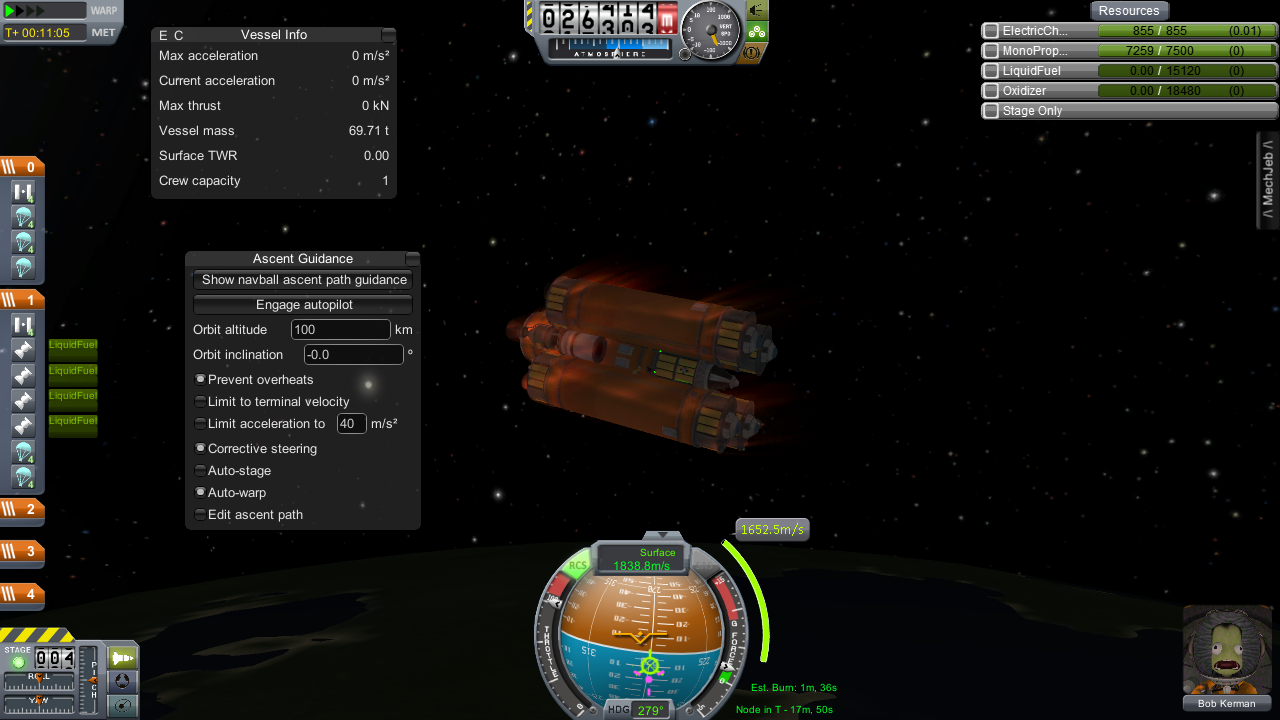The width and height of the screenshot is (1280, 720).
Task: Toggle the Prevent overheats option
Action: [x=201, y=380]
